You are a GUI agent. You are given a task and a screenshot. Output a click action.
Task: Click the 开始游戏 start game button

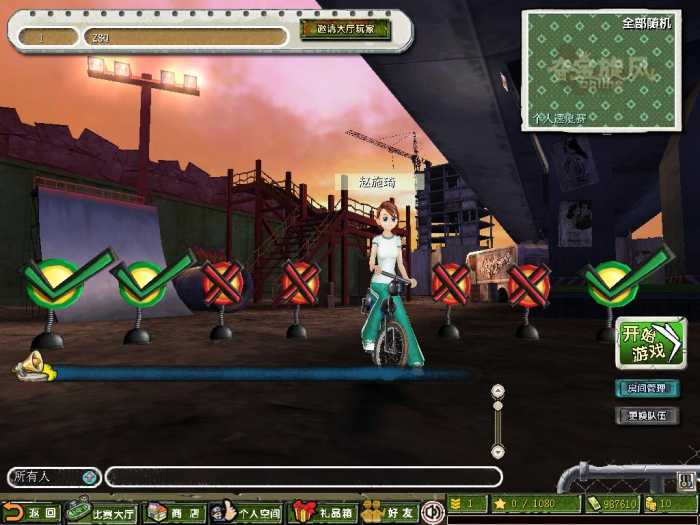tap(650, 343)
